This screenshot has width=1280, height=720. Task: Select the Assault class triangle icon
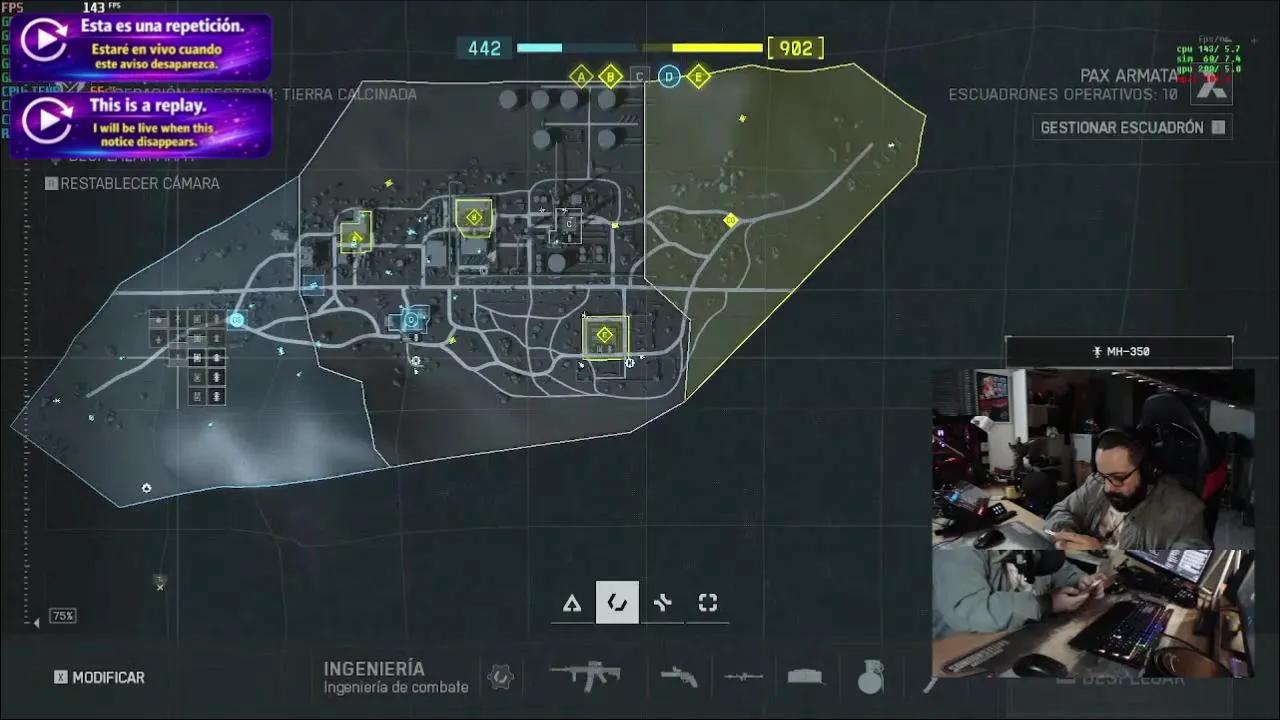(x=572, y=602)
